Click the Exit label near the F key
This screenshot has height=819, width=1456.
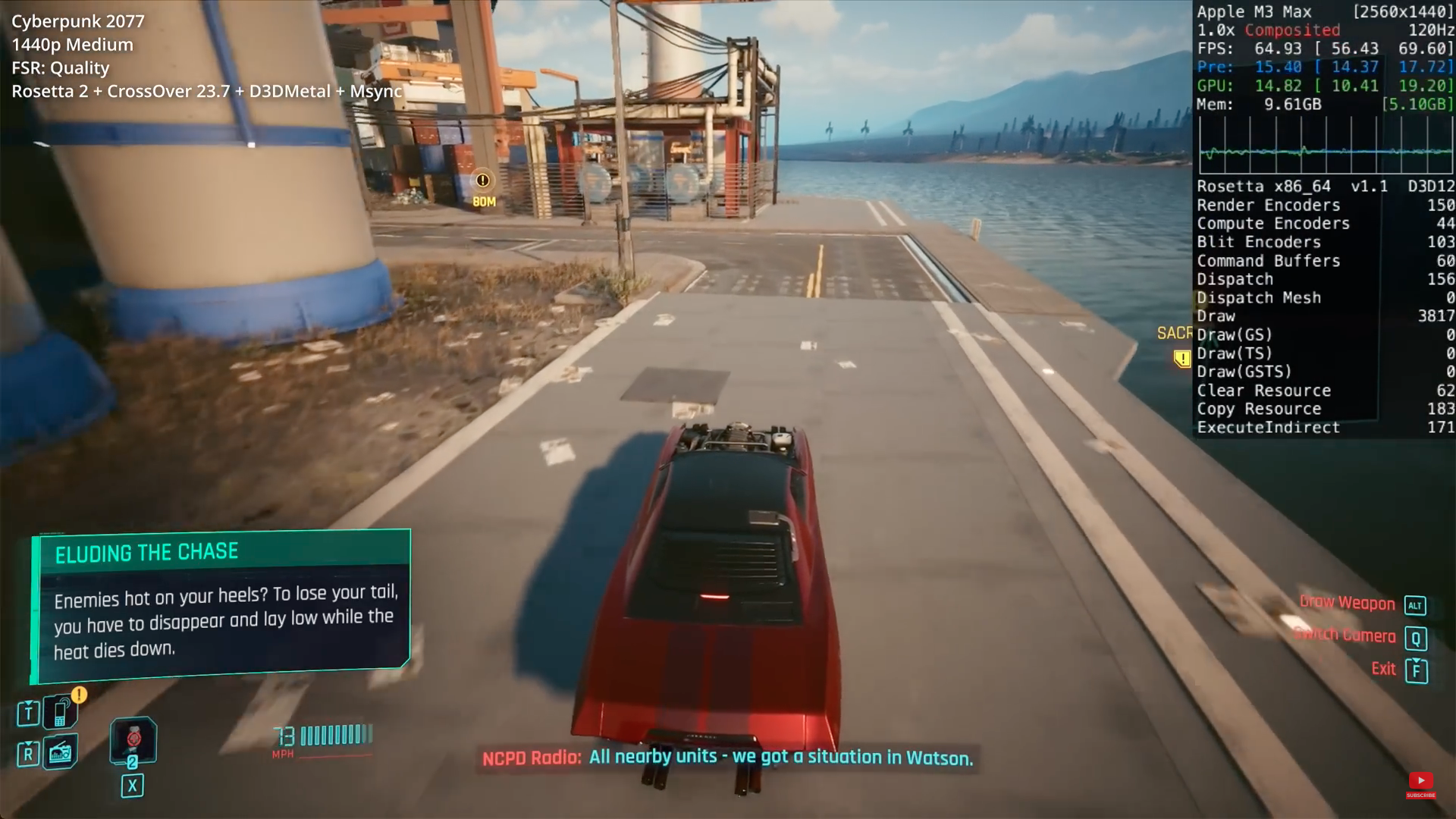pos(1382,669)
